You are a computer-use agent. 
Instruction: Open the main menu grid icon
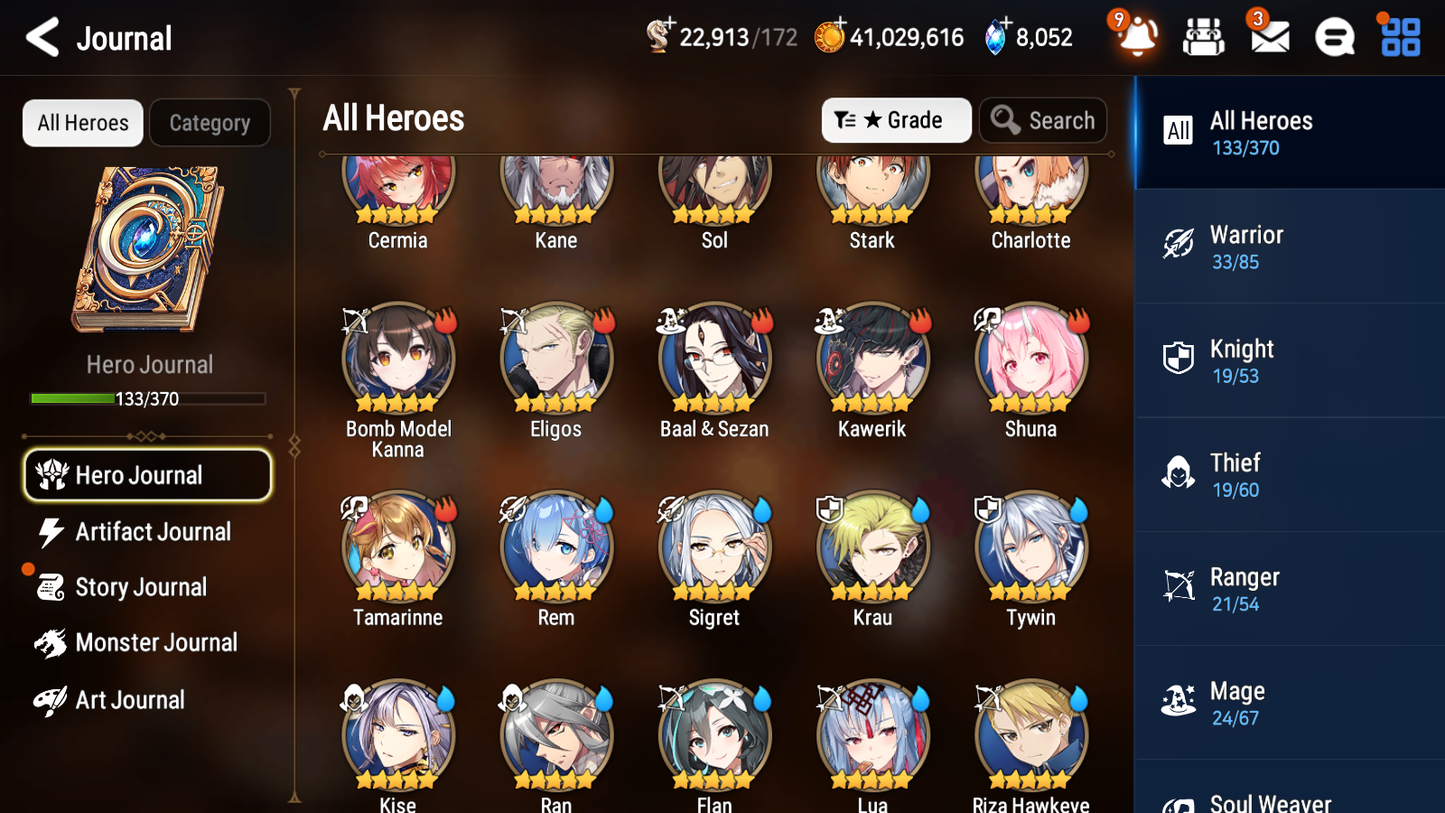coord(1399,36)
